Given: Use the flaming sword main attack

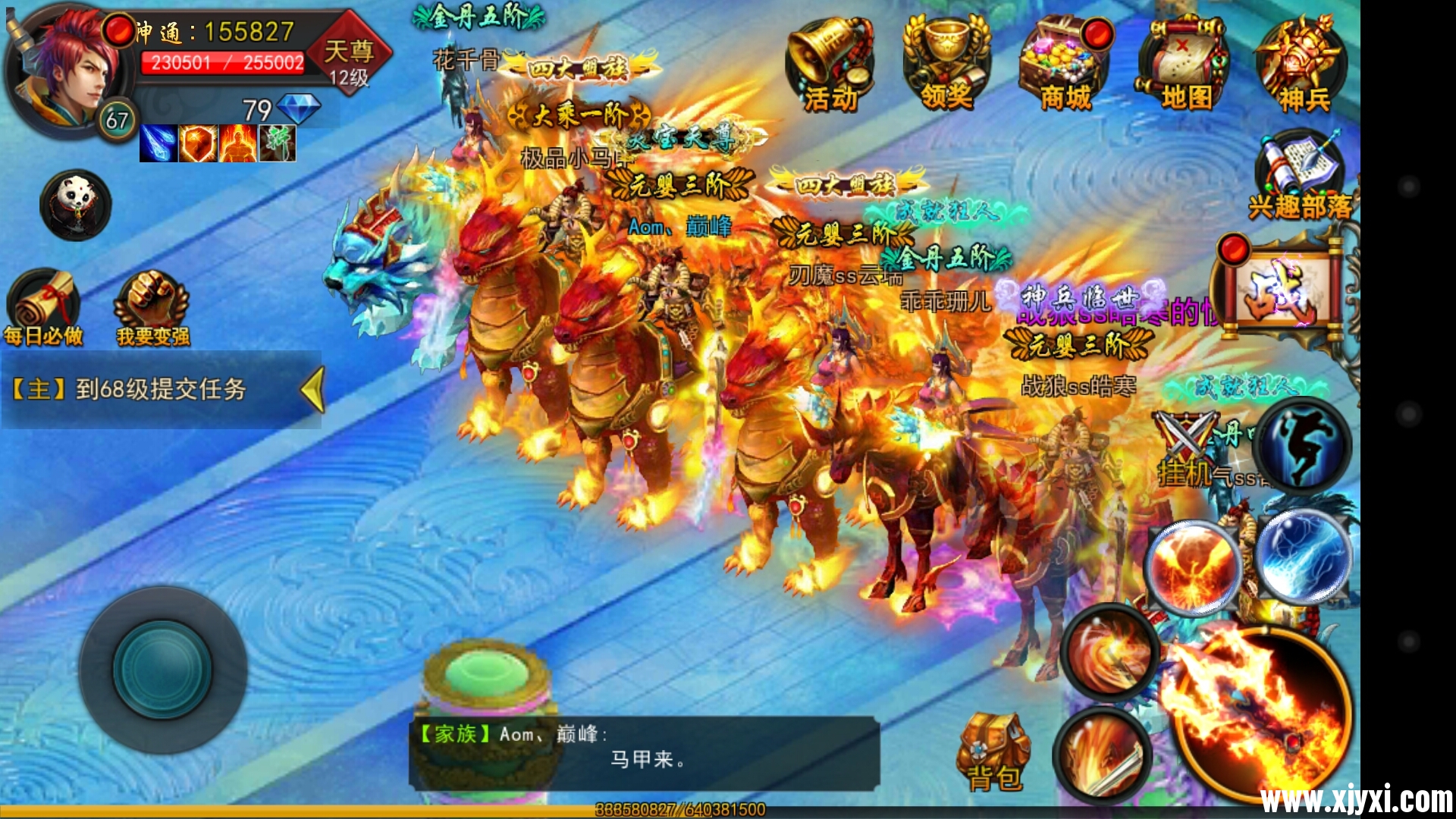Looking at the screenshot, I should (1259, 713).
